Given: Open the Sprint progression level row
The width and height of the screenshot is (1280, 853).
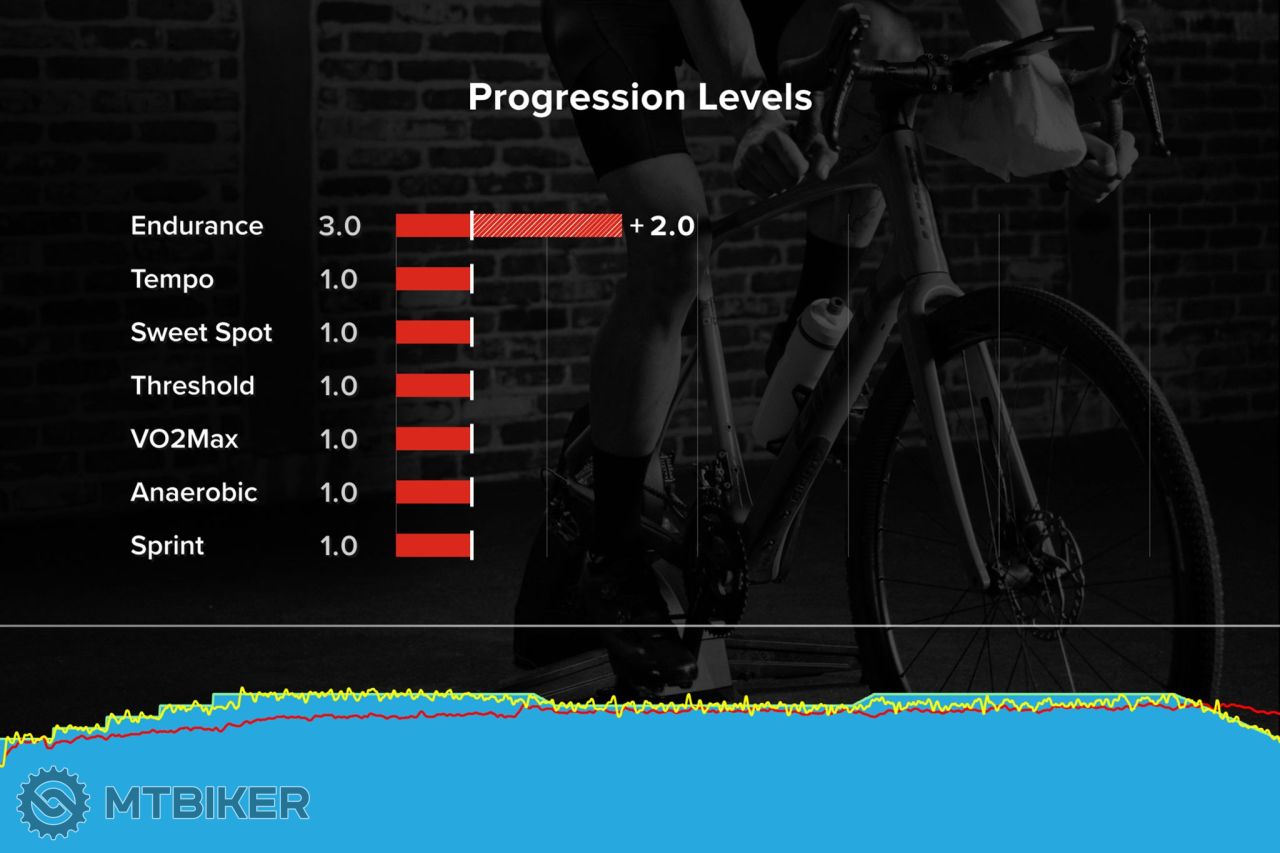Looking at the screenshot, I should tap(167, 546).
